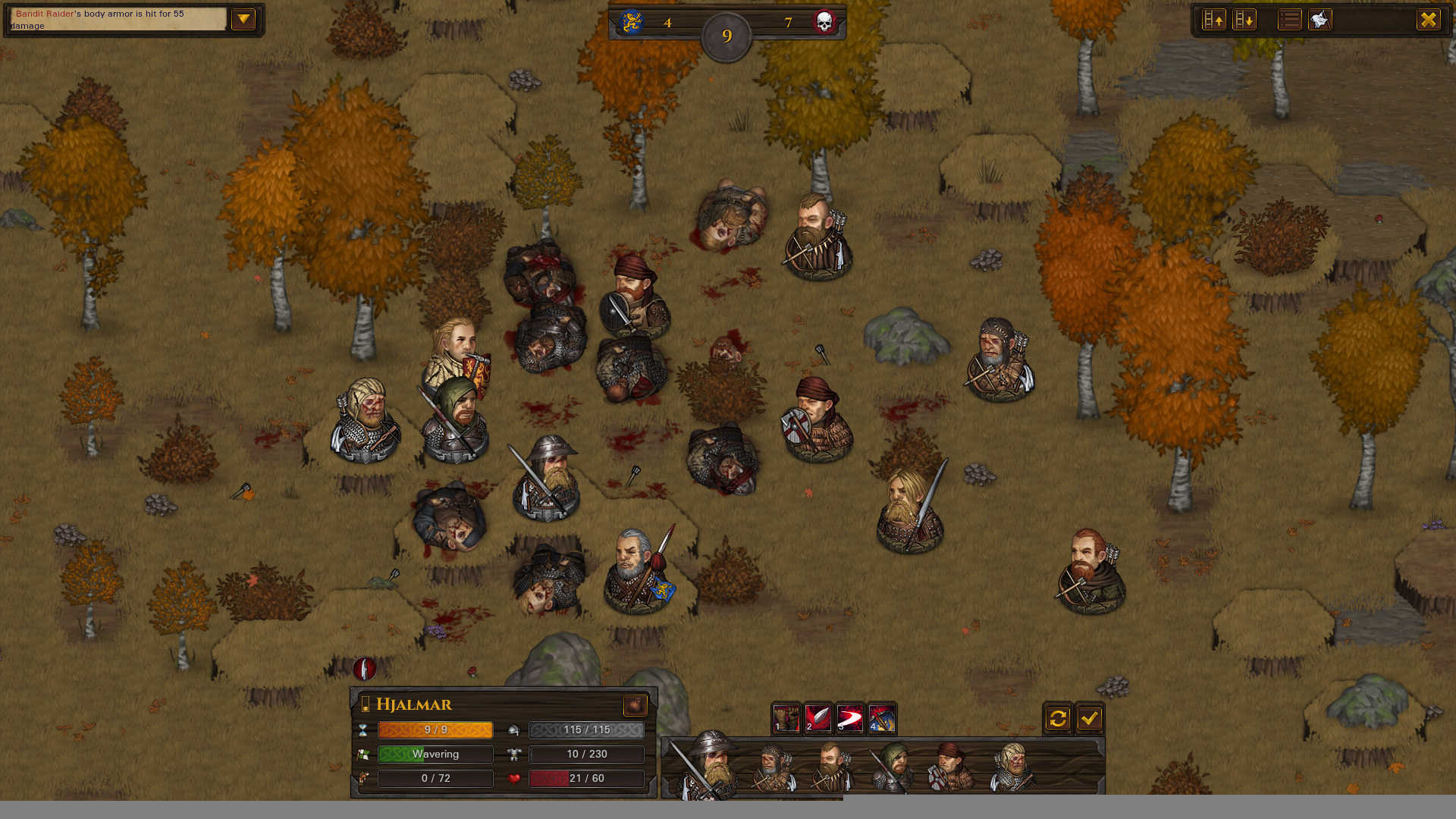Open Hjalmar's bag pouch icon
Image resolution: width=1456 pixels, height=819 pixels.
635,705
